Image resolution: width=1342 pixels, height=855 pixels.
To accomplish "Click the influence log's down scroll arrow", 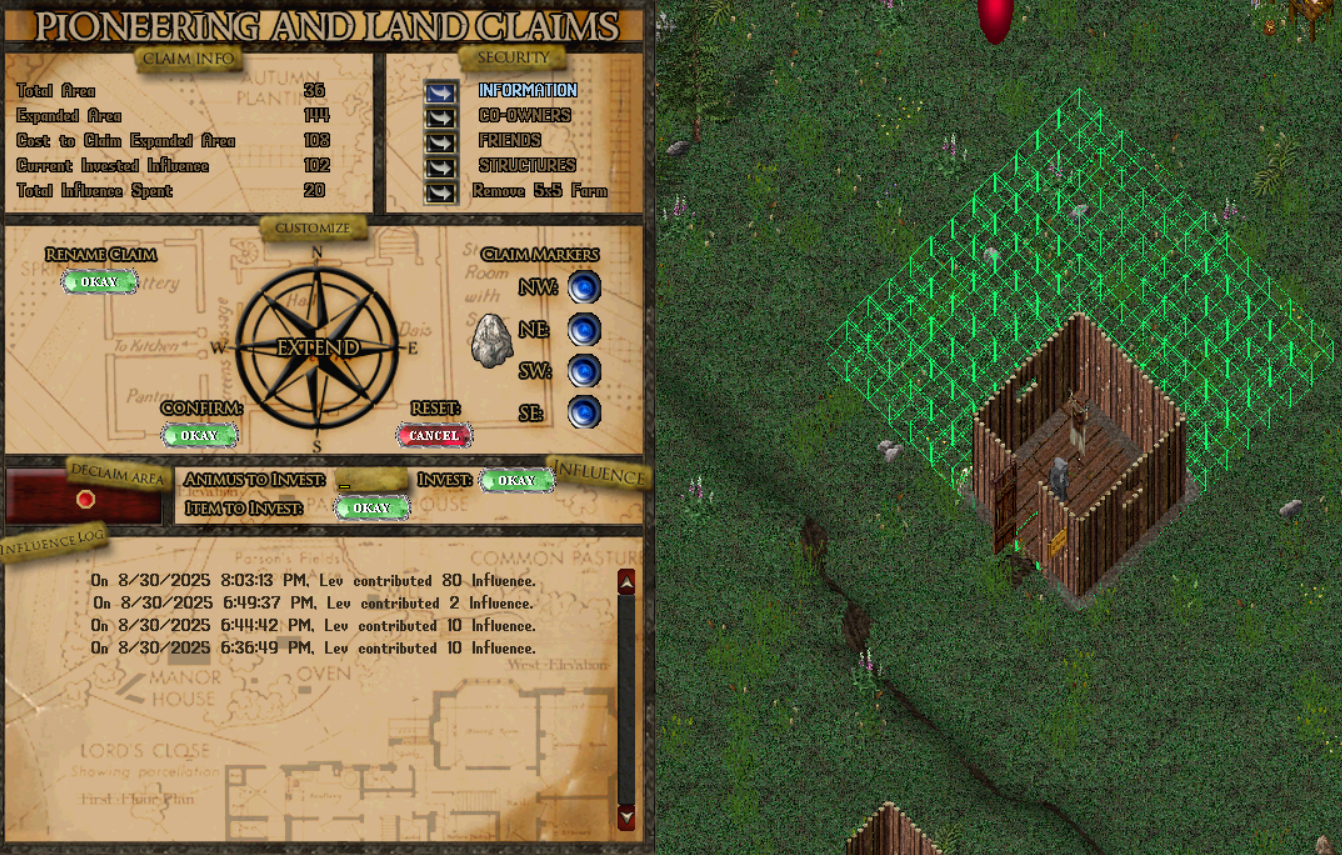I will [x=627, y=817].
